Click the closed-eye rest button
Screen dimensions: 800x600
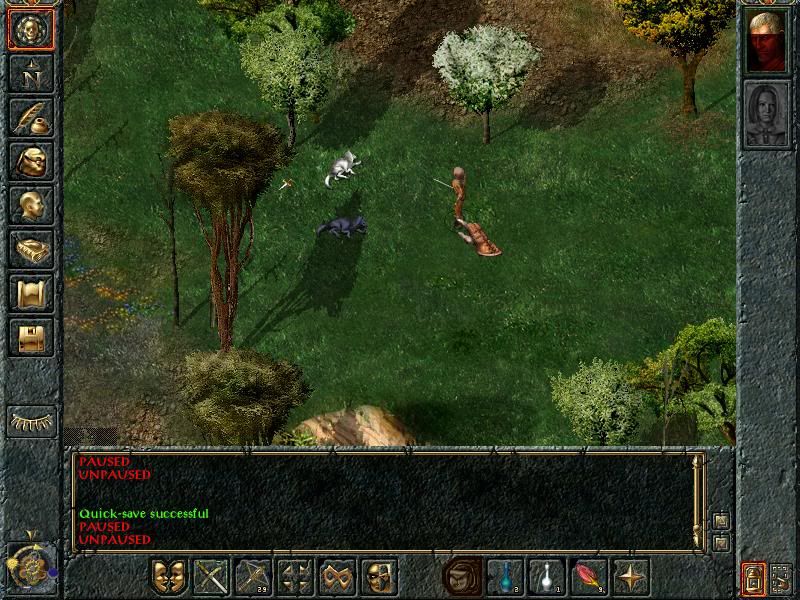tap(31, 421)
